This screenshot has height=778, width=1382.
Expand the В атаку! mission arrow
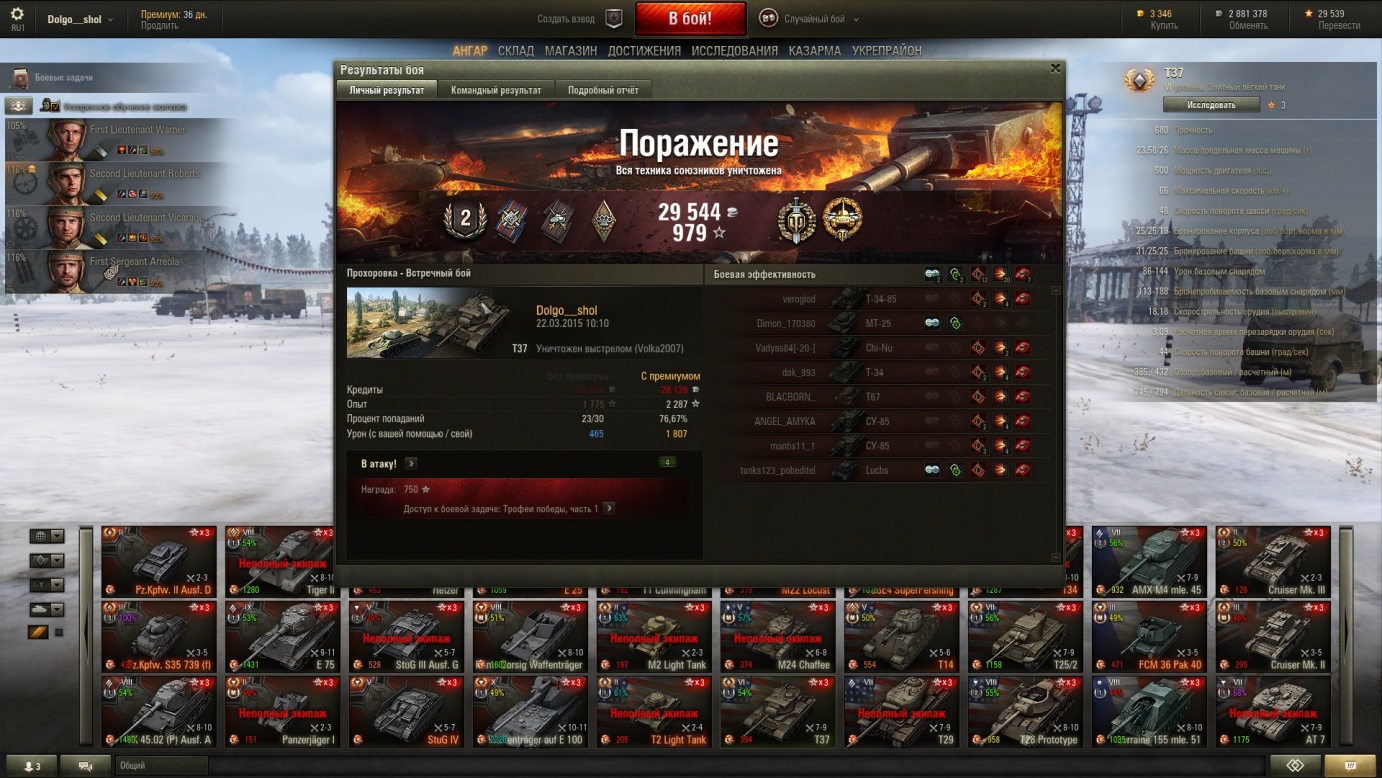point(411,464)
